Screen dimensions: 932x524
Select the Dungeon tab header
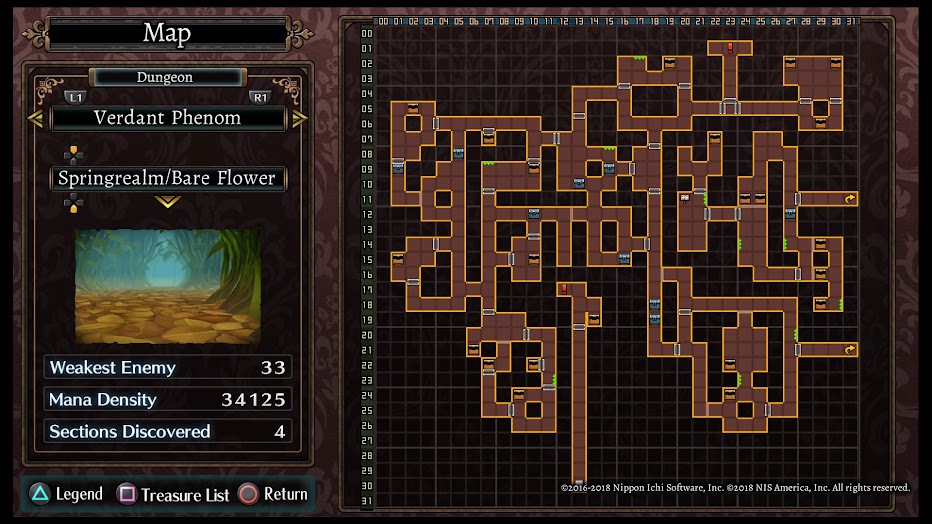165,77
